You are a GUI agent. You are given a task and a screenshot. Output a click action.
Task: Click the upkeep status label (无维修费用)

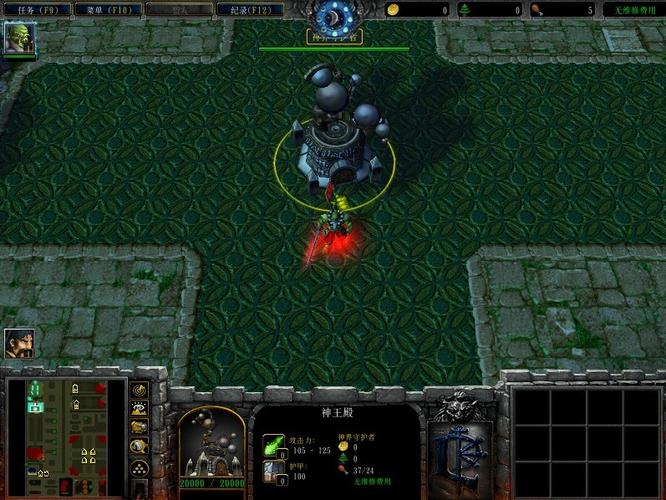[x=633, y=10]
